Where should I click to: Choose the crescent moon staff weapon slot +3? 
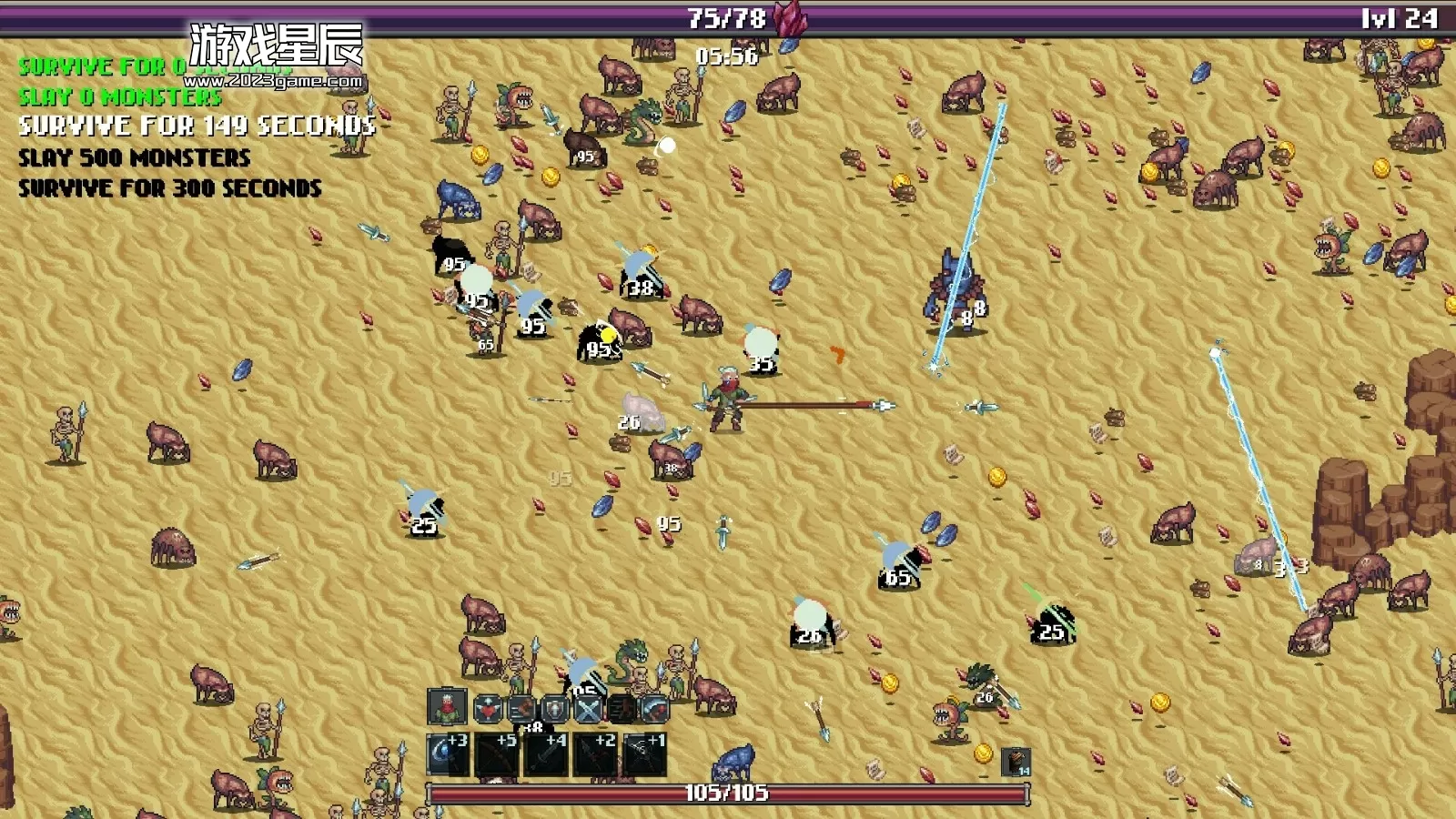[449, 754]
